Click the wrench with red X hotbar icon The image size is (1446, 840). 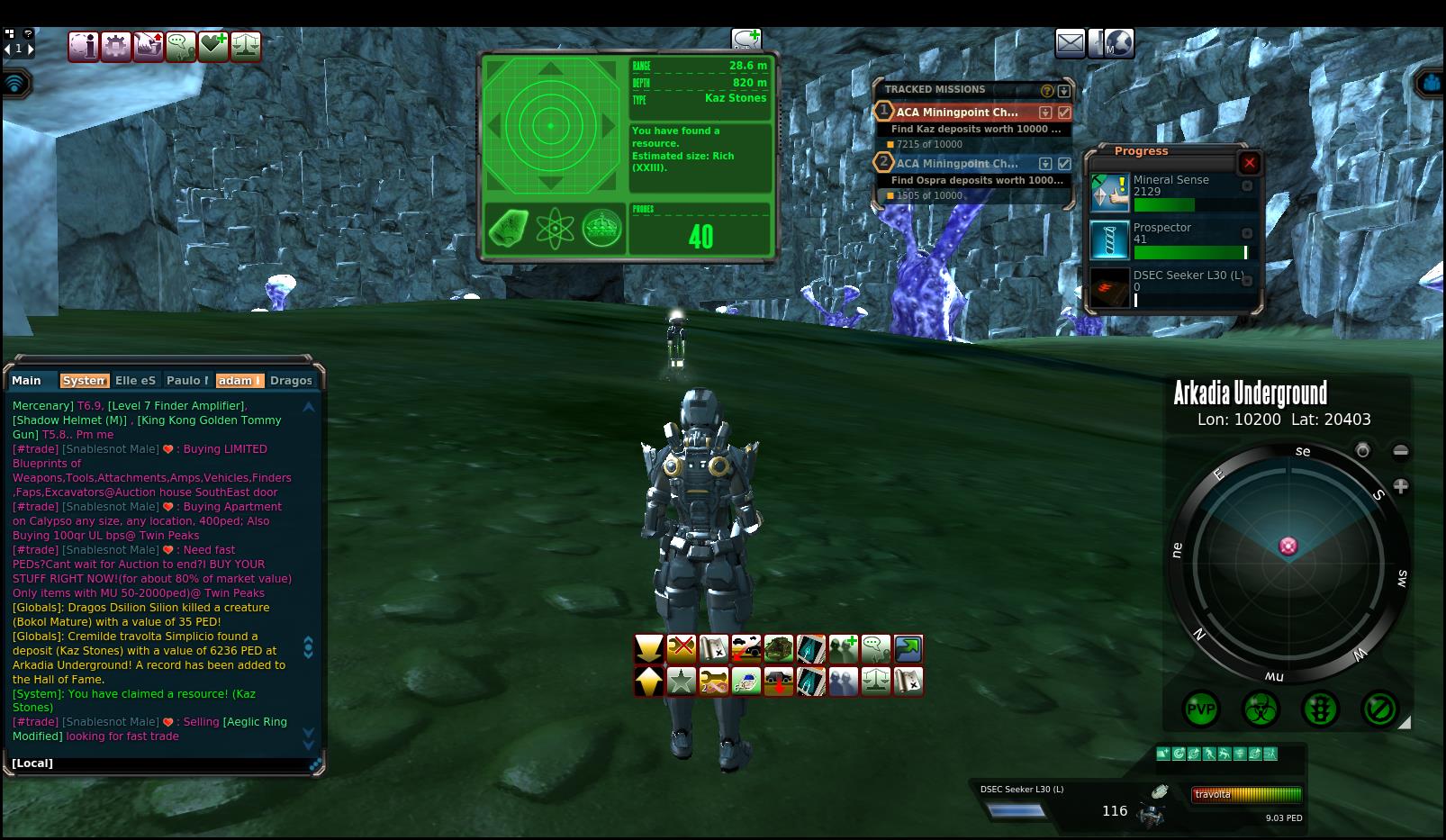pyautogui.click(x=681, y=648)
